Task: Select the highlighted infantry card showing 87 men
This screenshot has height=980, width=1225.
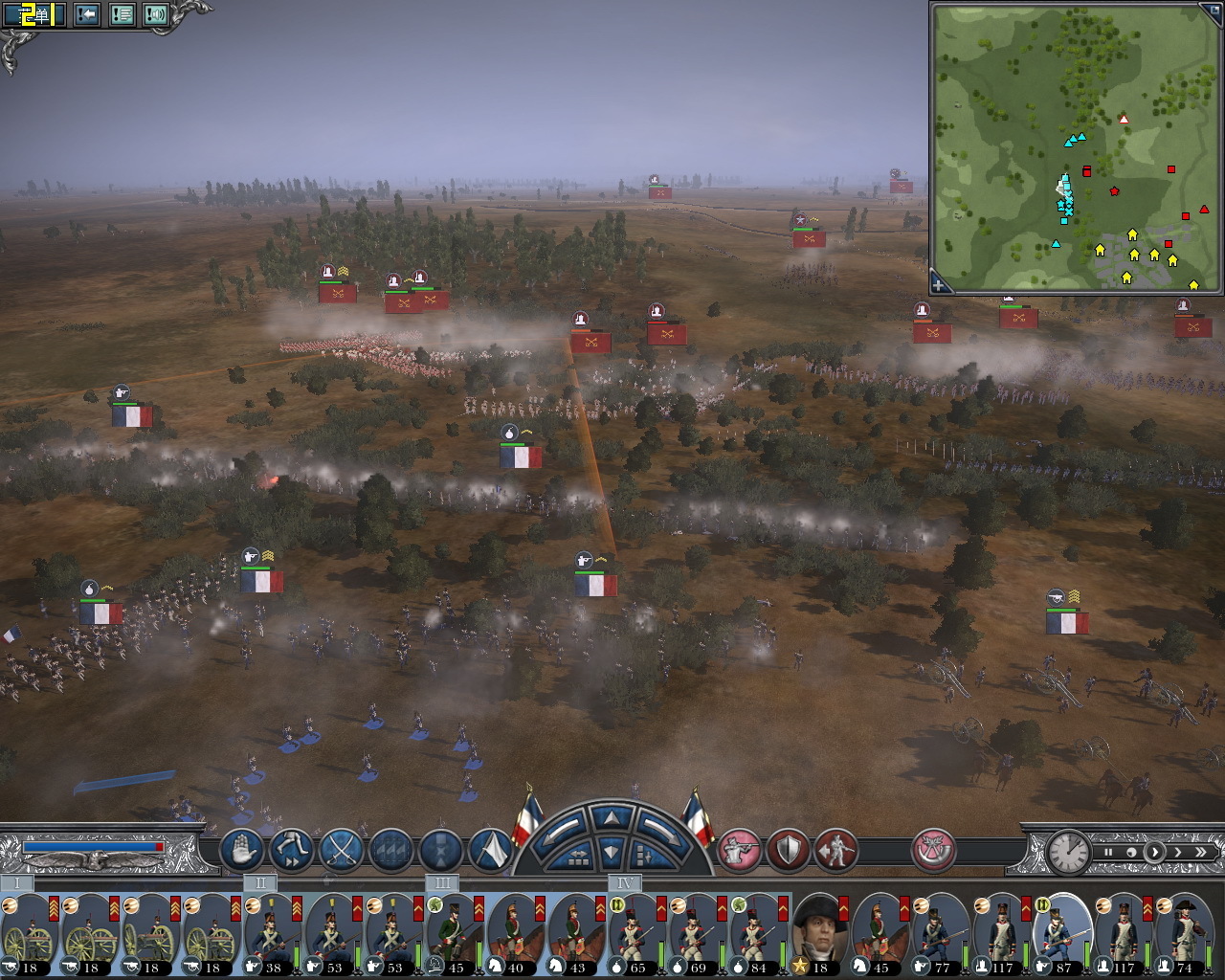Action: (x=1061, y=935)
